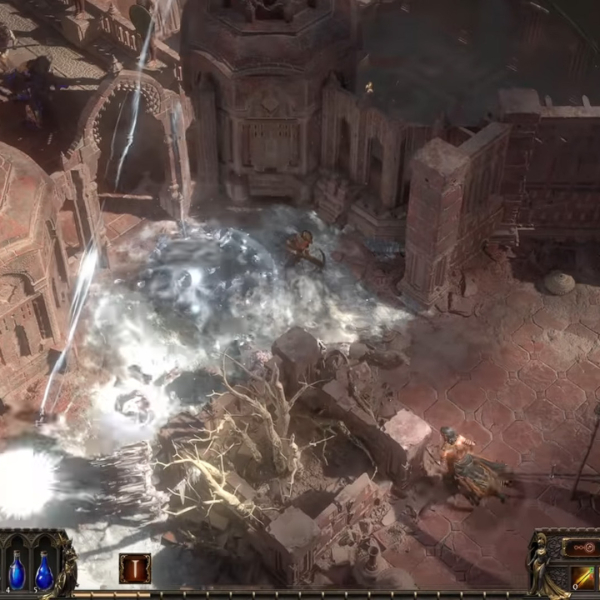Use the blue mana flask numbered 5

coord(44,572)
